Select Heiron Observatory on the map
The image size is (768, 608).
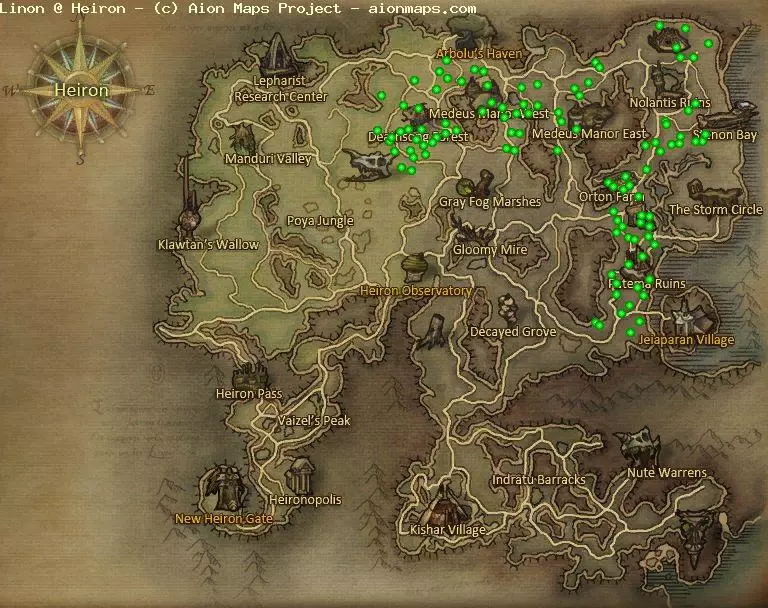point(415,291)
